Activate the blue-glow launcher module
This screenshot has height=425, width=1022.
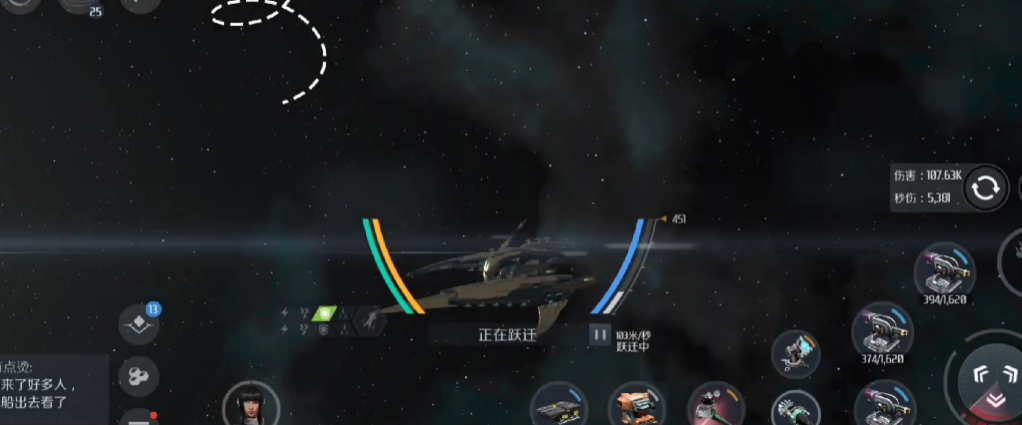[796, 354]
